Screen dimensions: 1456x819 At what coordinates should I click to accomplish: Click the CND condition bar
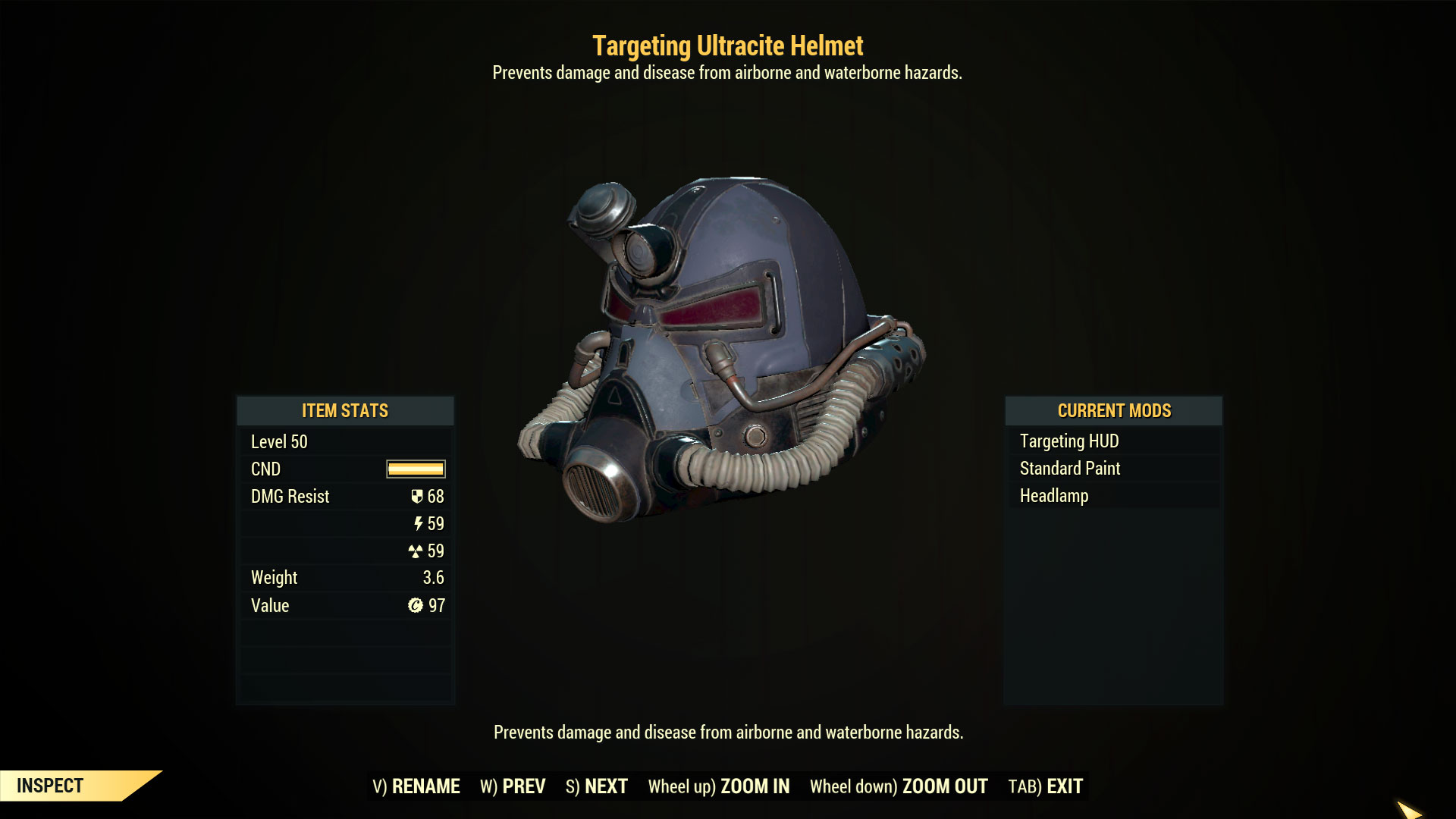click(x=416, y=469)
